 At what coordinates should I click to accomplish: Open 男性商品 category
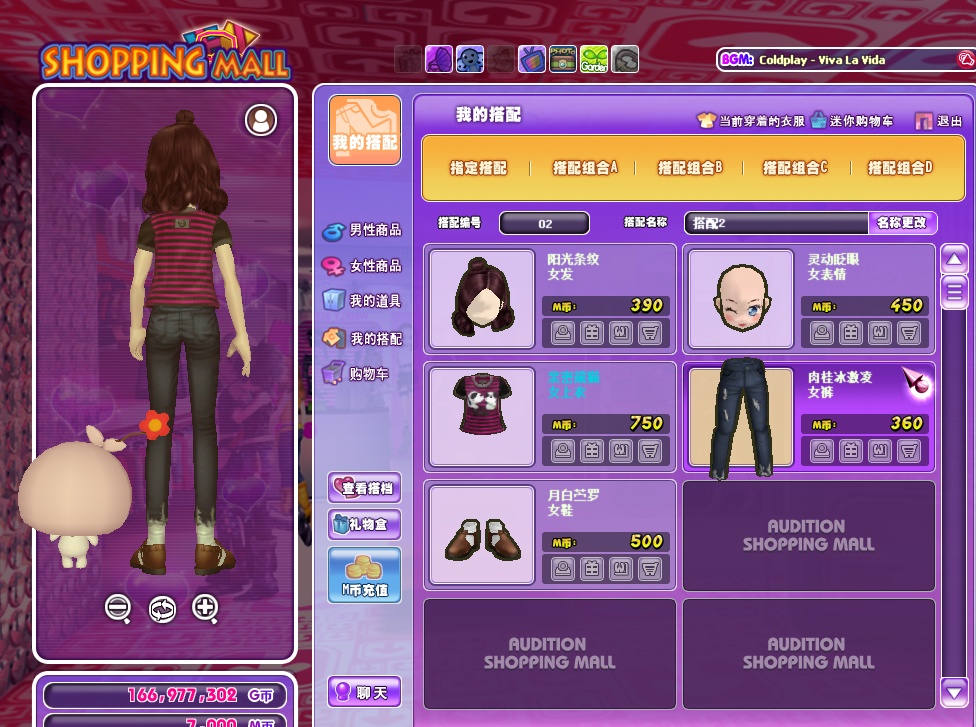[x=362, y=230]
